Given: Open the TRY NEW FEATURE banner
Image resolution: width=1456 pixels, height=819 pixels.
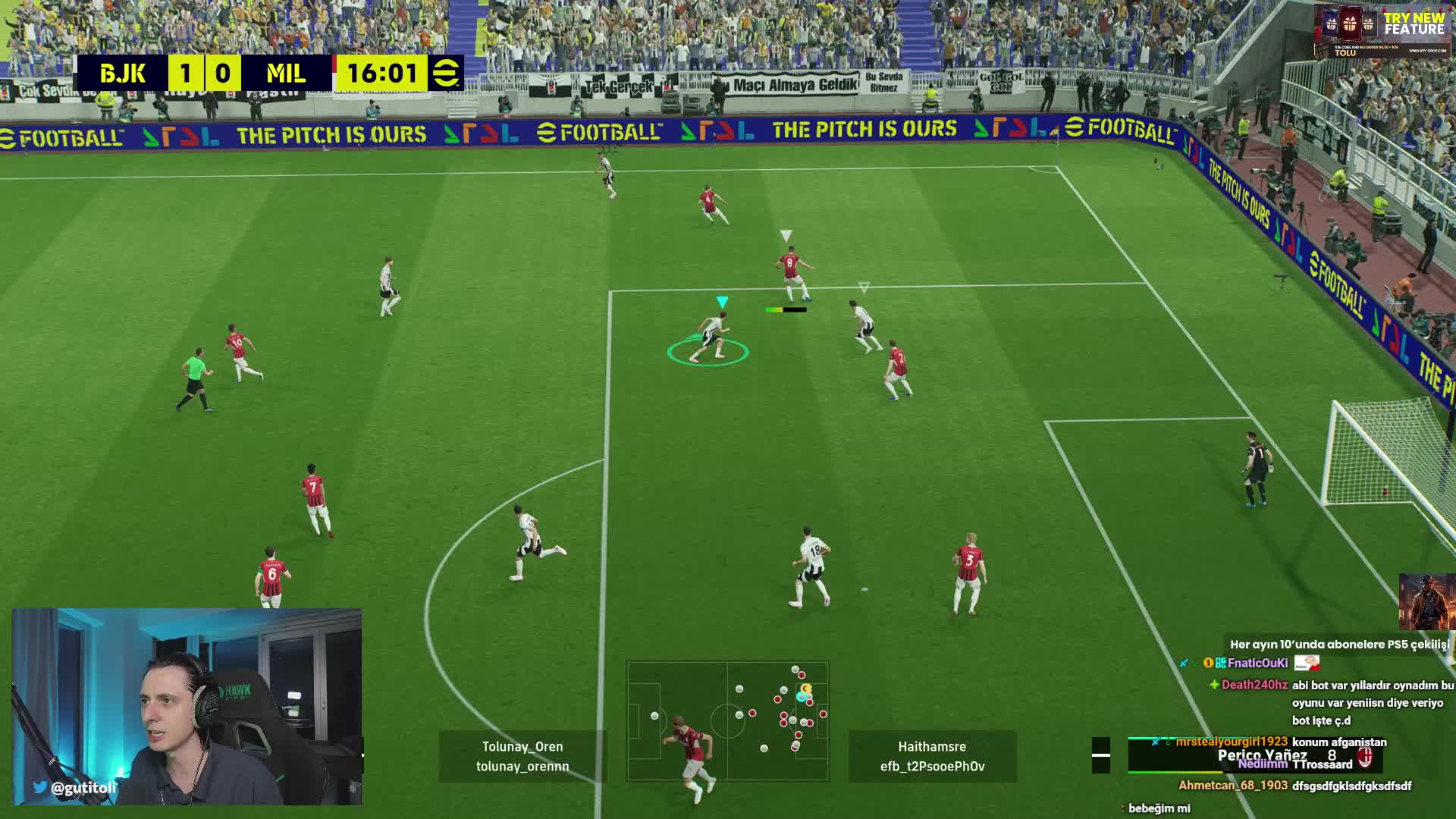Looking at the screenshot, I should click(x=1382, y=30).
